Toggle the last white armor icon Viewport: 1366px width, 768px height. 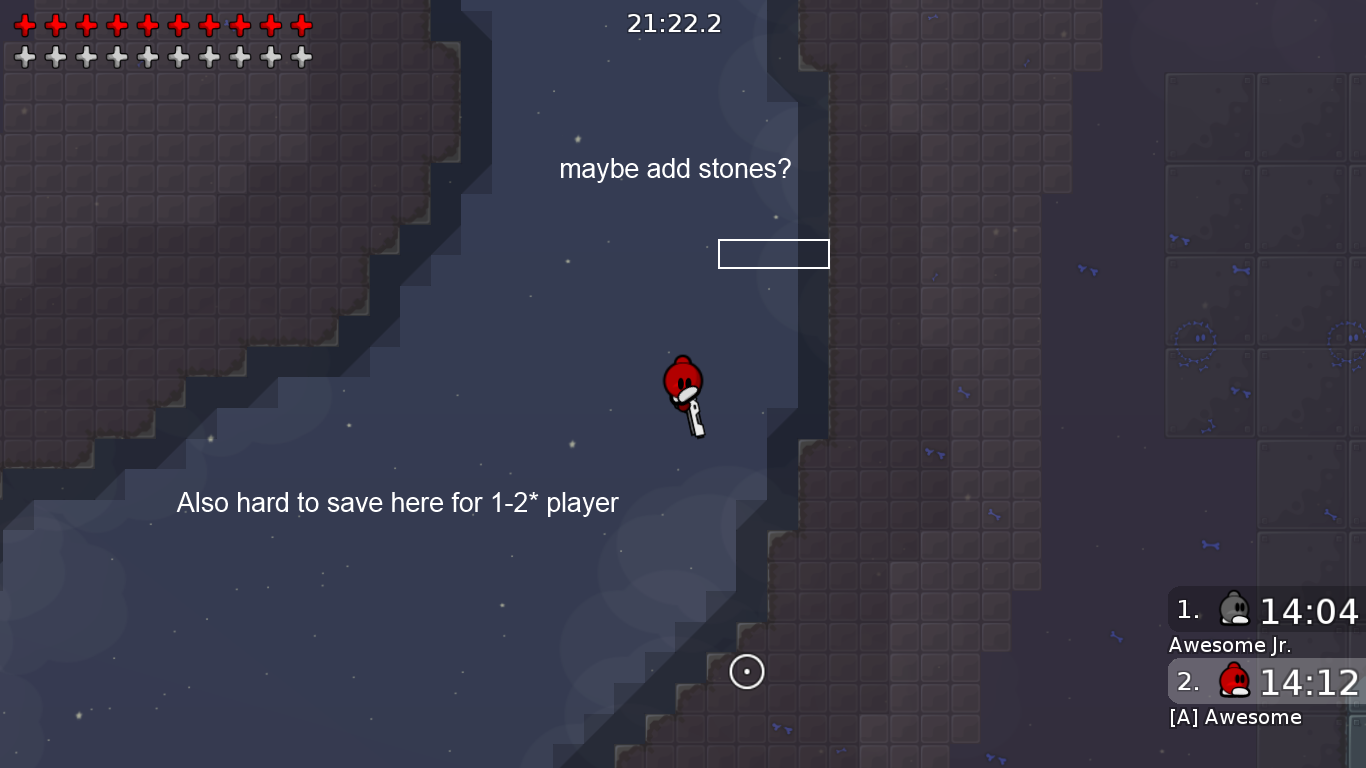point(300,58)
